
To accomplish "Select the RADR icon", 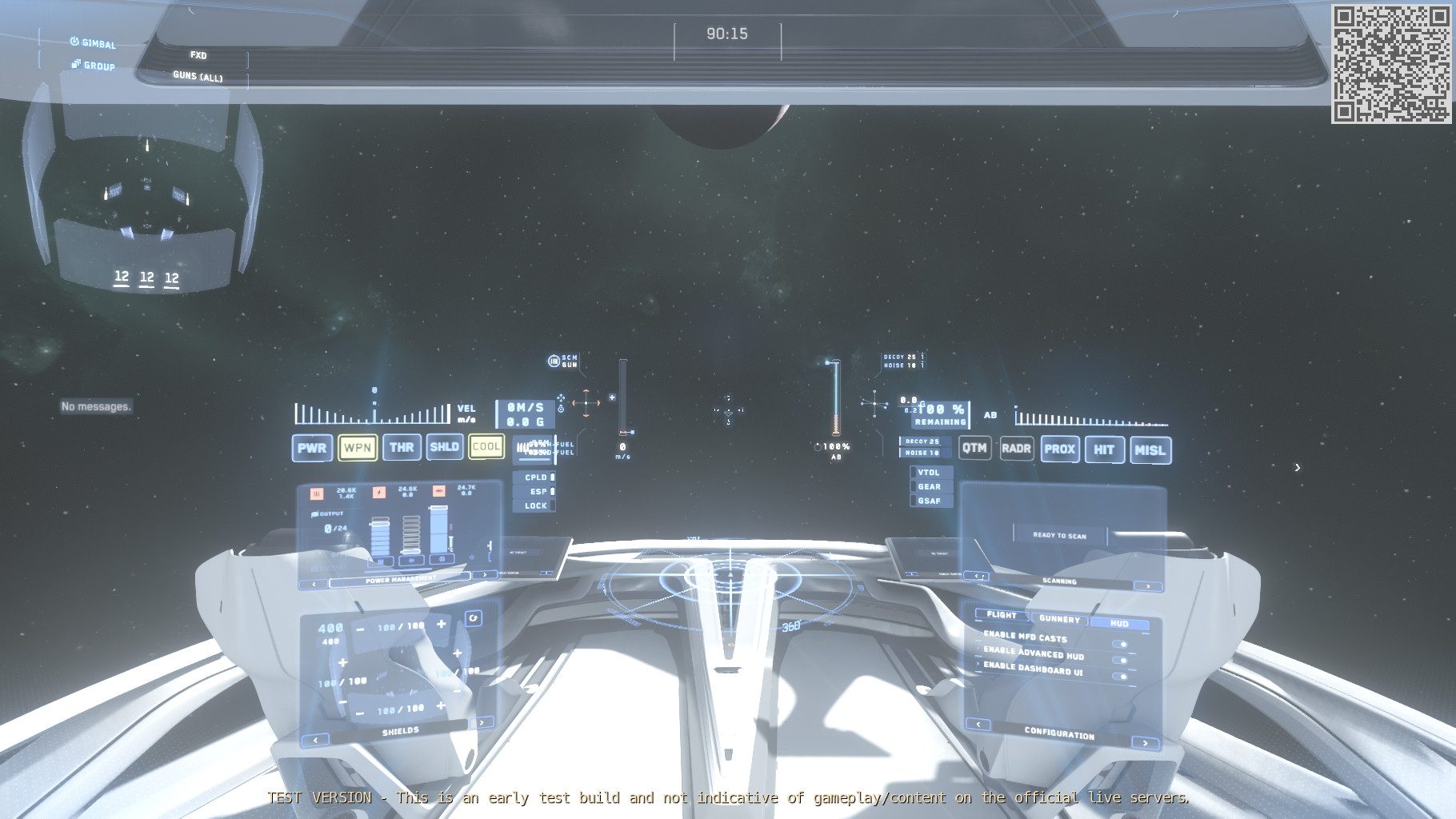I will click(x=1017, y=448).
